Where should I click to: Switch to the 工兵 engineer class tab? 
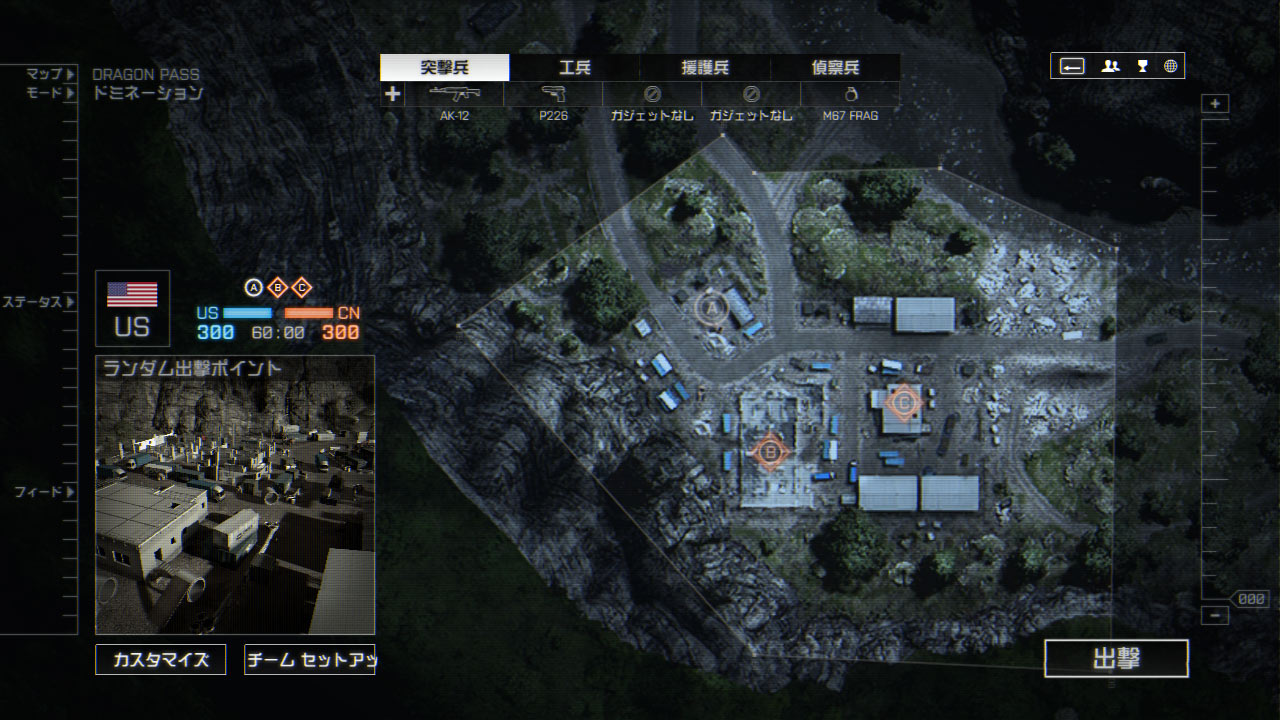(574, 68)
